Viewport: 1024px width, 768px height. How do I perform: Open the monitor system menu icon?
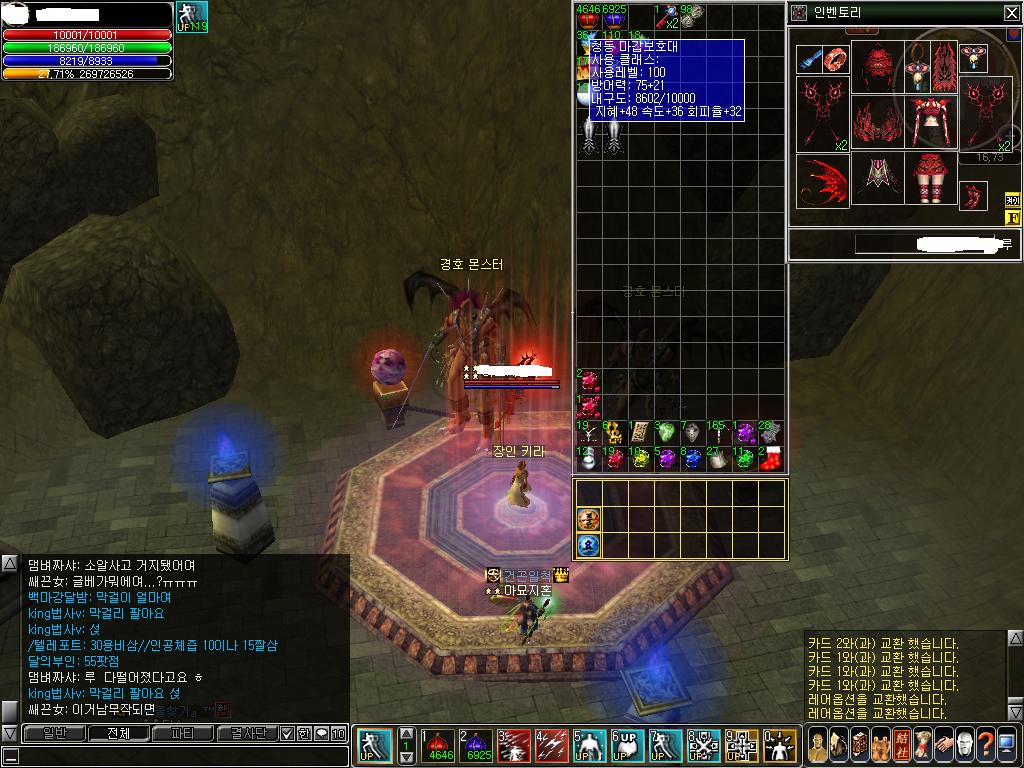[x=1008, y=744]
